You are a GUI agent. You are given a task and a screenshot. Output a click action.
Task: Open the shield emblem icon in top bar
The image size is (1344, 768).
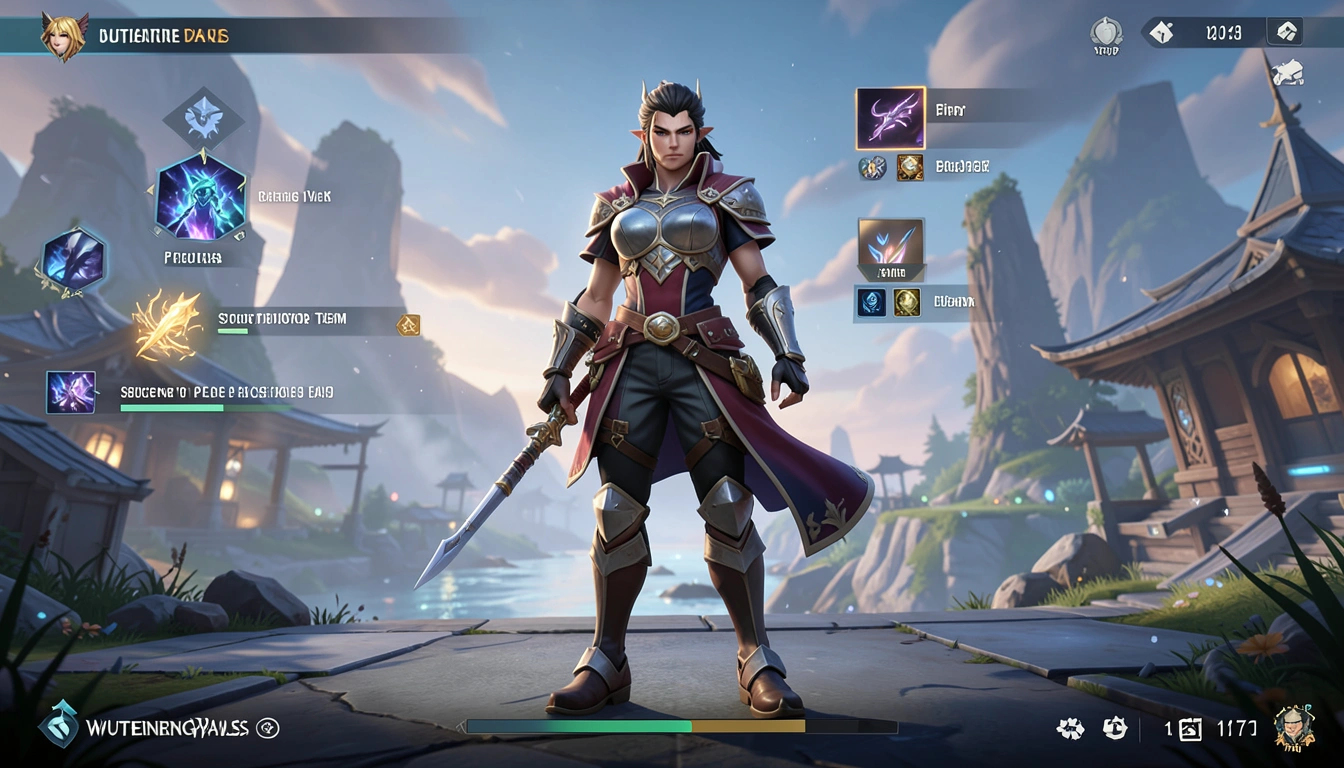click(x=1105, y=33)
